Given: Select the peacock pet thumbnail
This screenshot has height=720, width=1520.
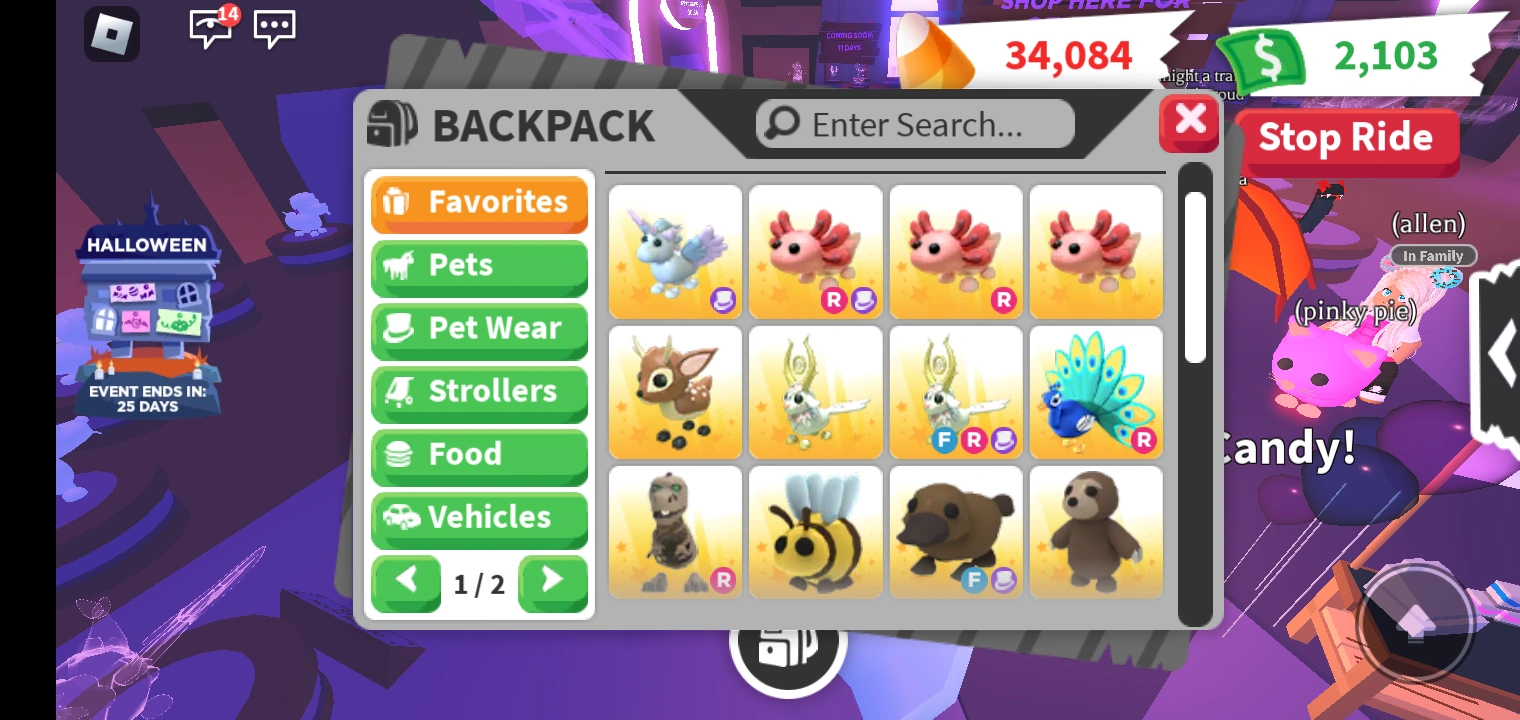Looking at the screenshot, I should (1096, 392).
